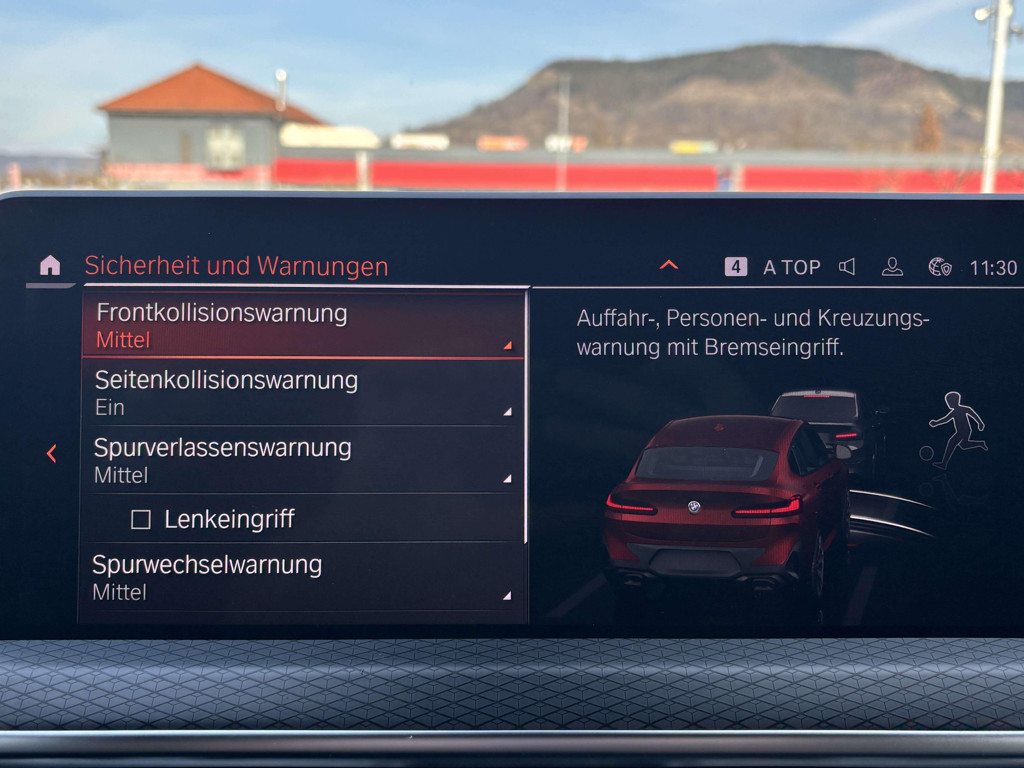Open the Frontkollisionswarnung setting
Viewport: 1024px width, 768px height.
(302, 325)
